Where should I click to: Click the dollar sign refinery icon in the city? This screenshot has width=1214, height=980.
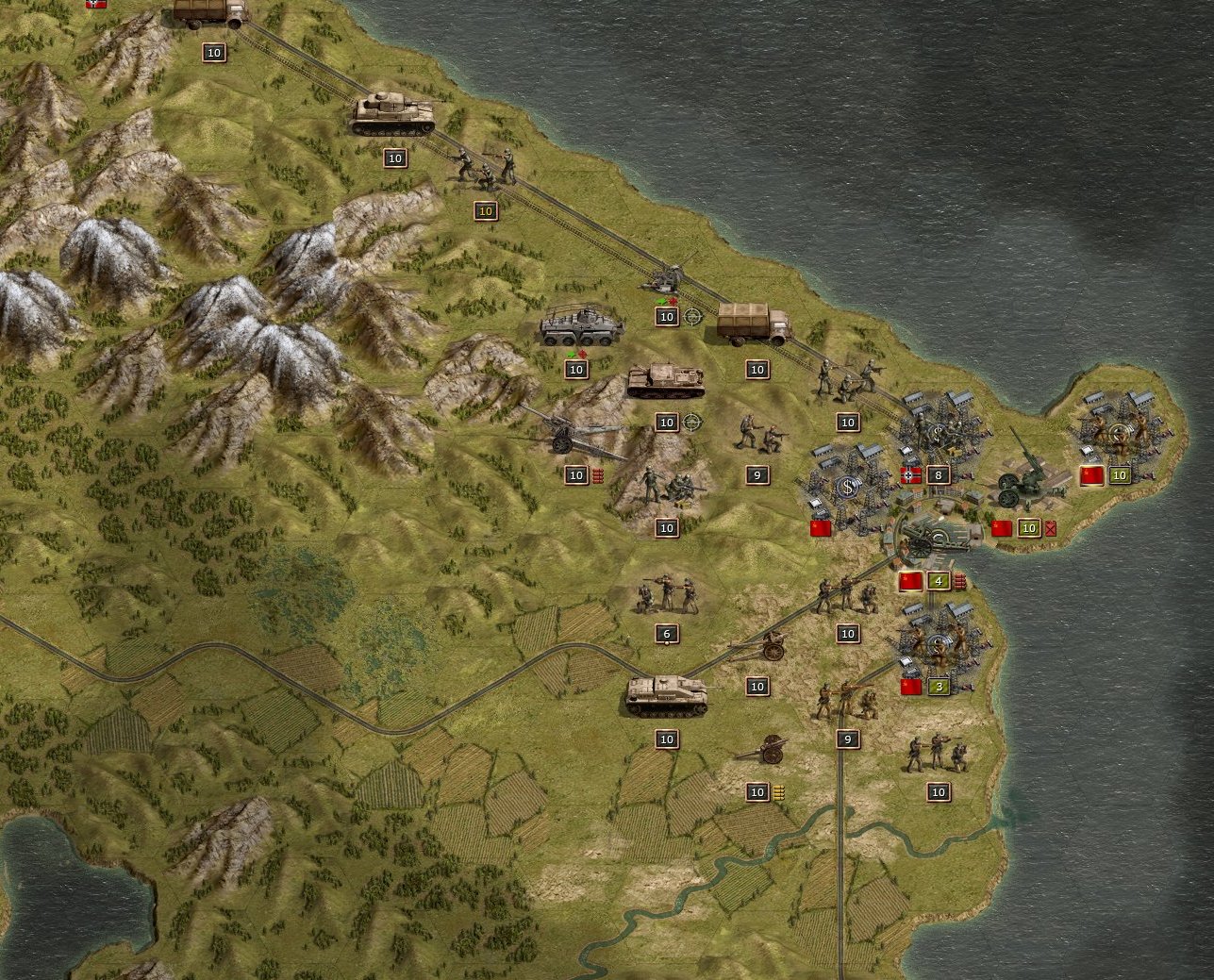click(846, 487)
